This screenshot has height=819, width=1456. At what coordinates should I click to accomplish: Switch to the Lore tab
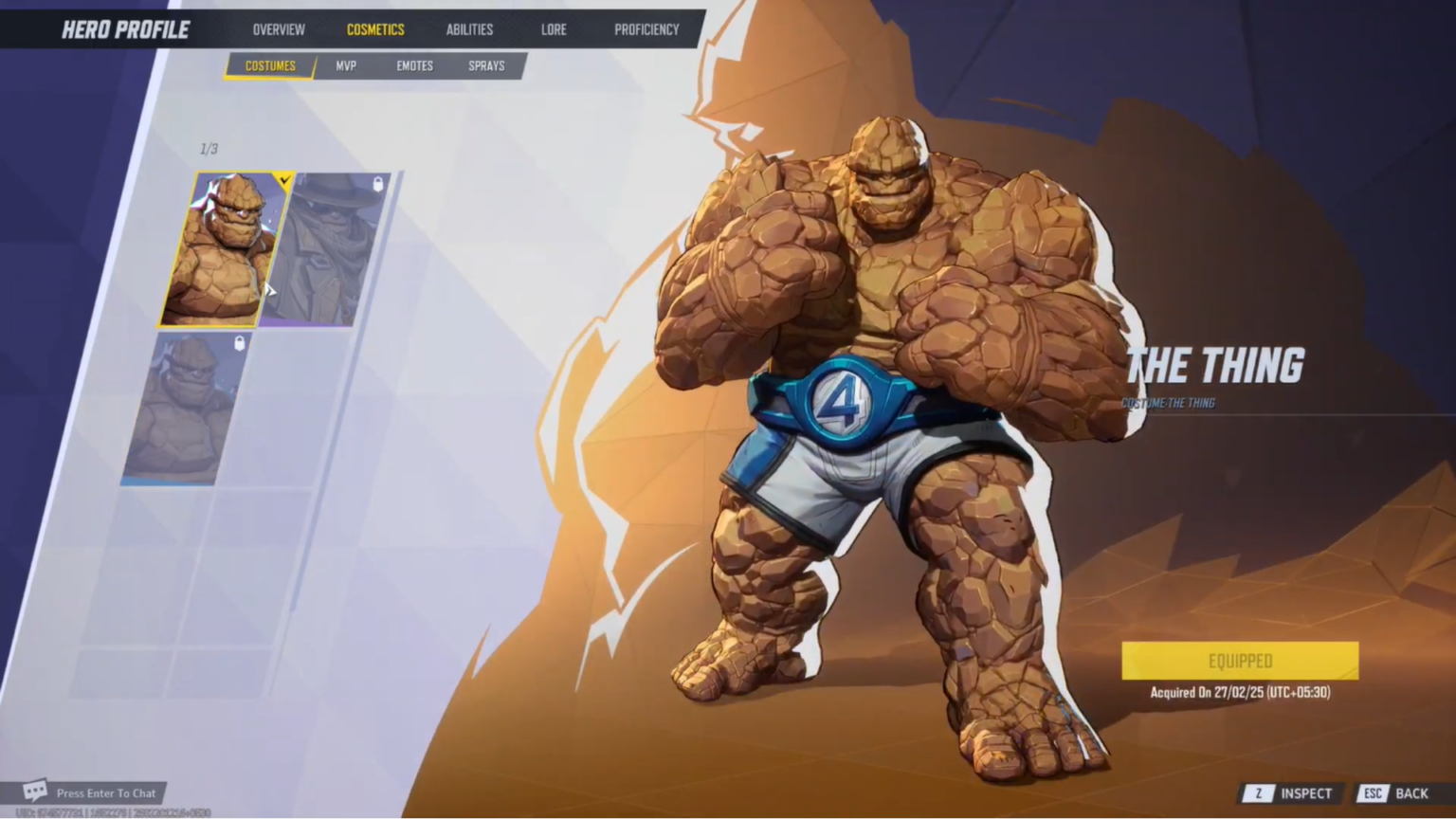(554, 29)
